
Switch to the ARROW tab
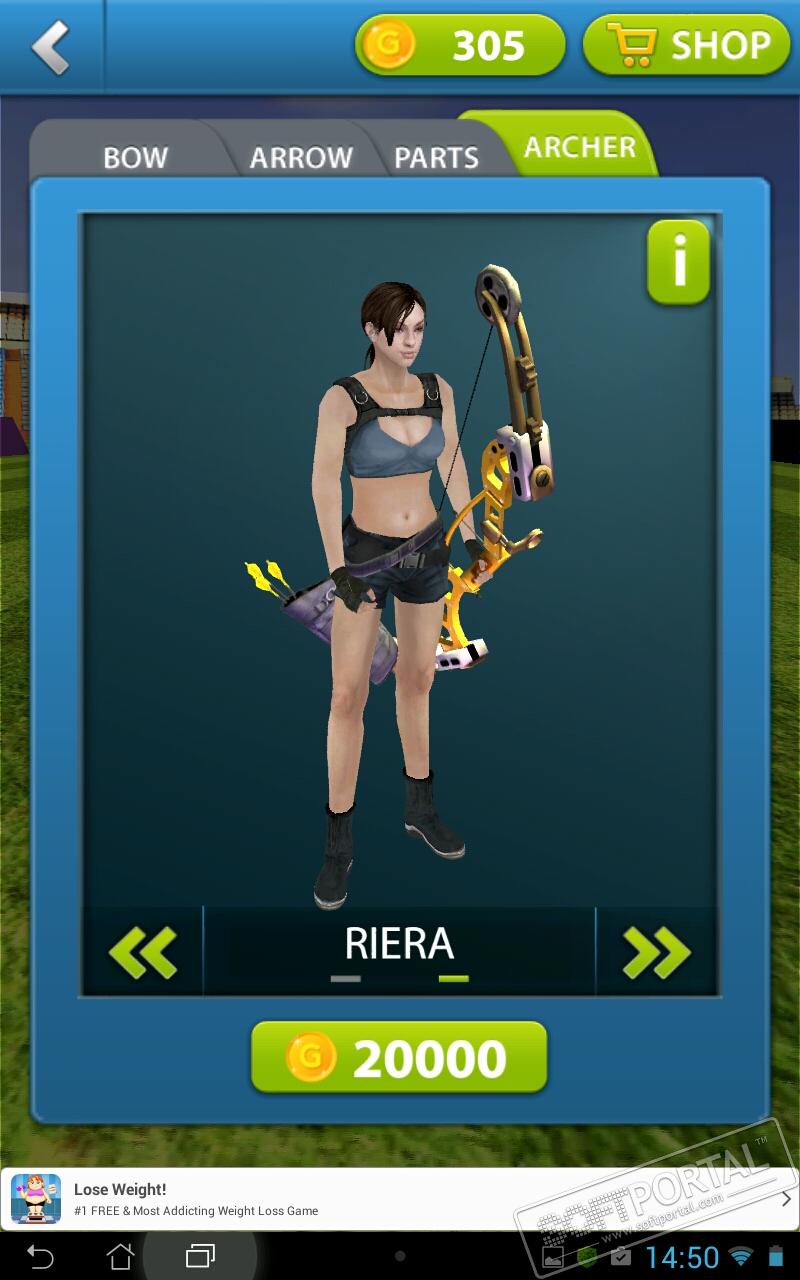[300, 157]
